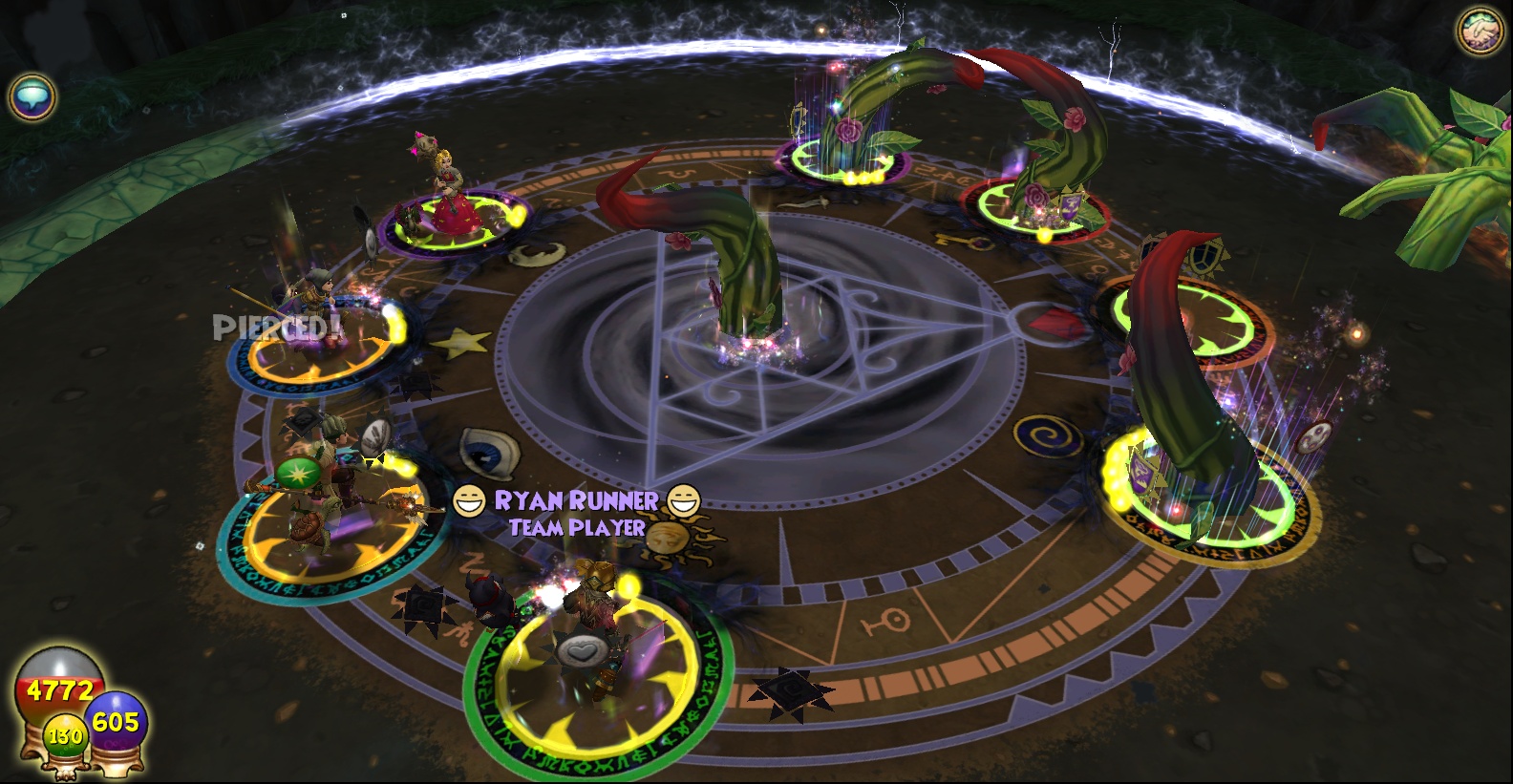Open the friends list icon
The width and height of the screenshot is (1513, 784).
coord(1480,32)
